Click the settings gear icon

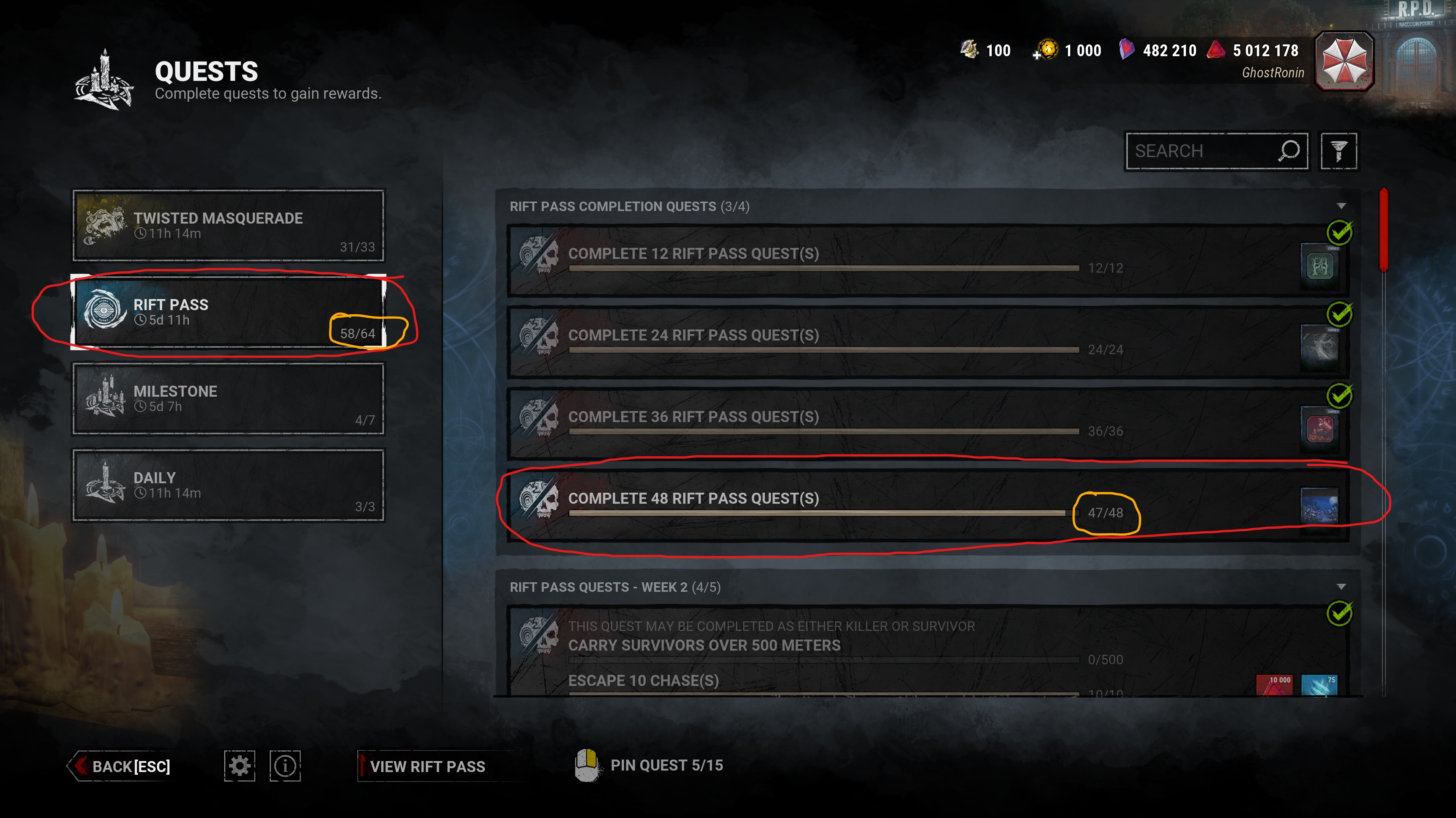tap(240, 765)
